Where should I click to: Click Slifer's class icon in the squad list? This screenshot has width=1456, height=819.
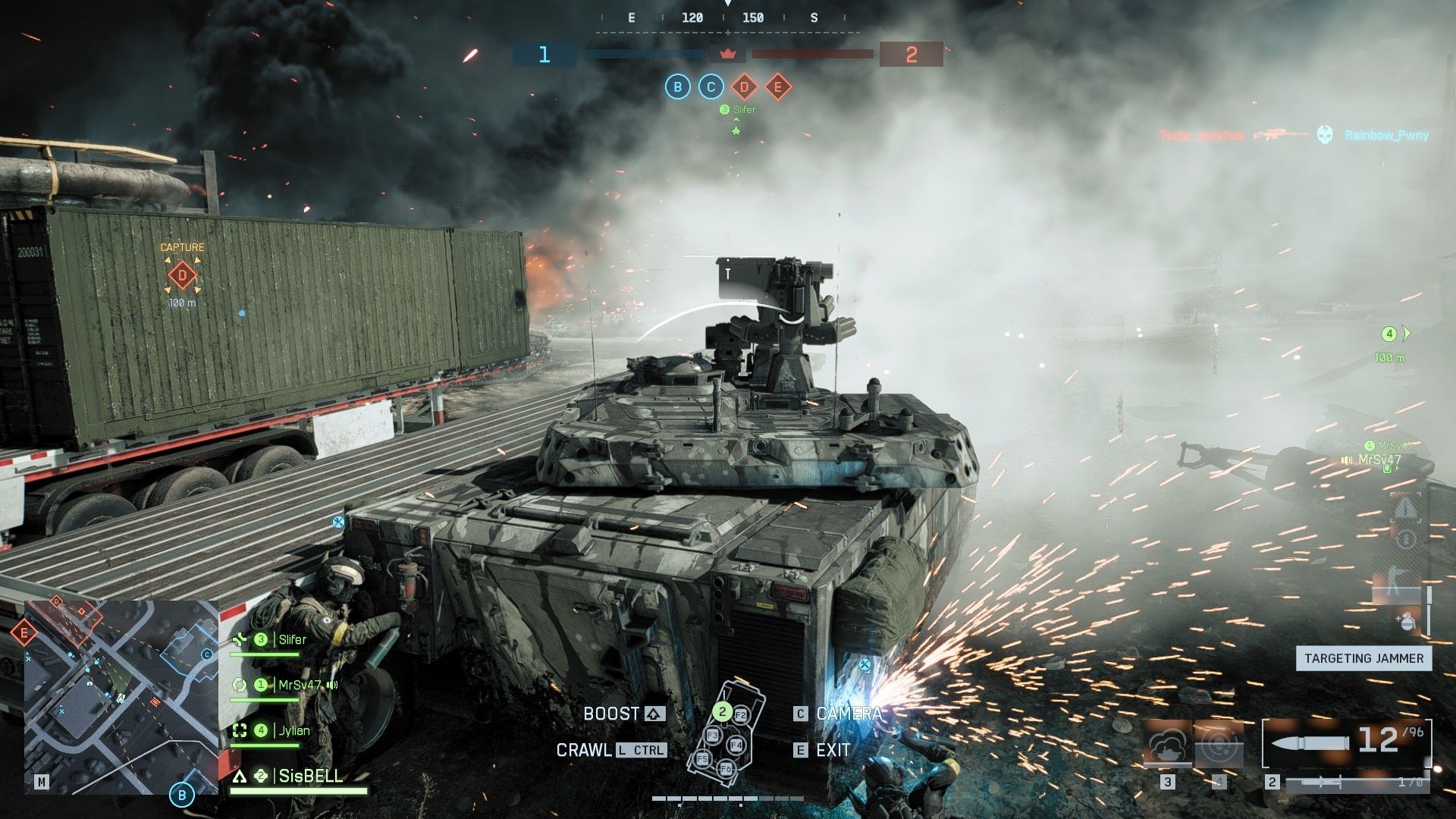pyautogui.click(x=239, y=639)
